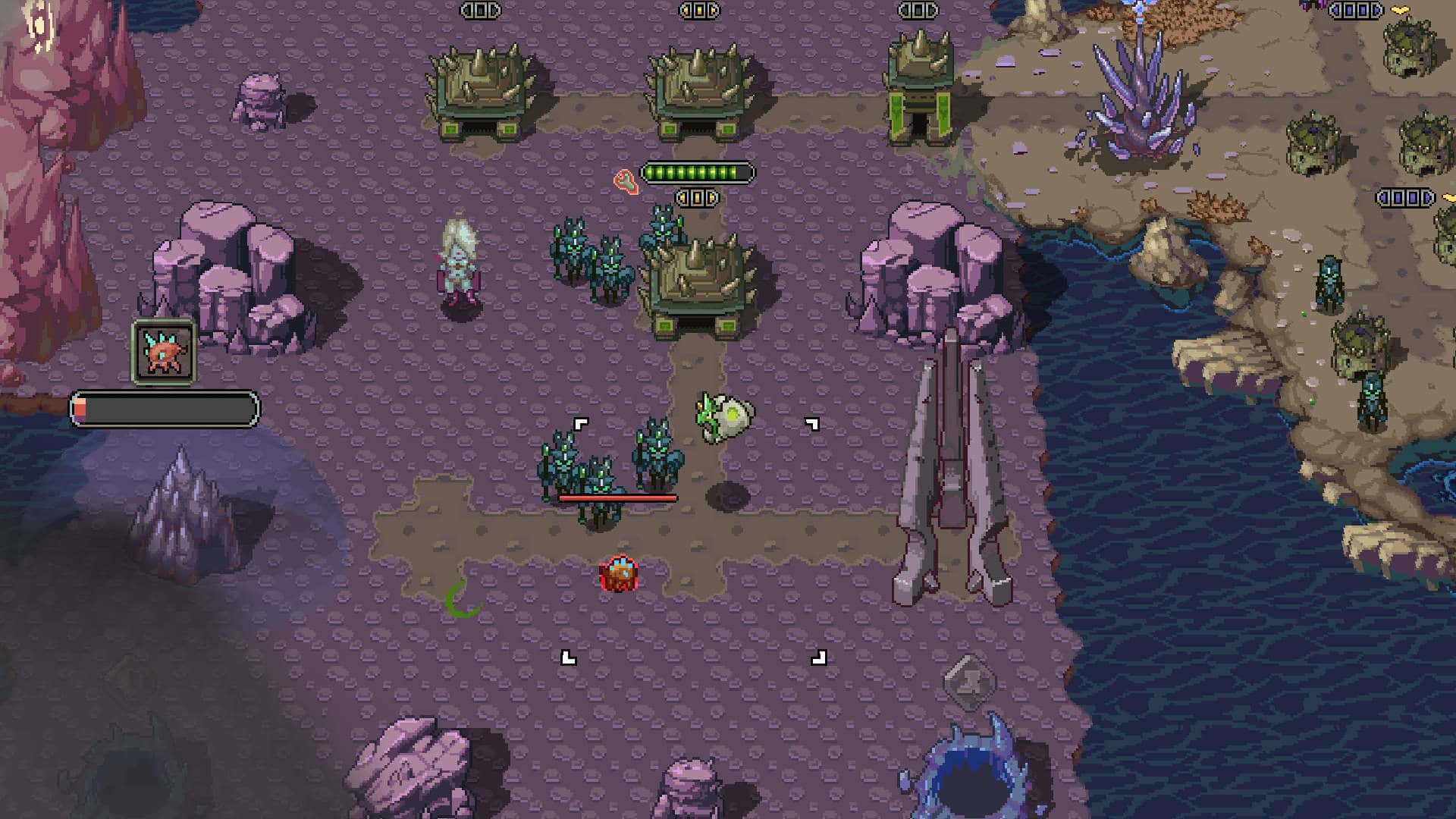1456x819 pixels.
Task: Click the slot indicator above the leftmost spiky bunker
Action: coord(482,11)
